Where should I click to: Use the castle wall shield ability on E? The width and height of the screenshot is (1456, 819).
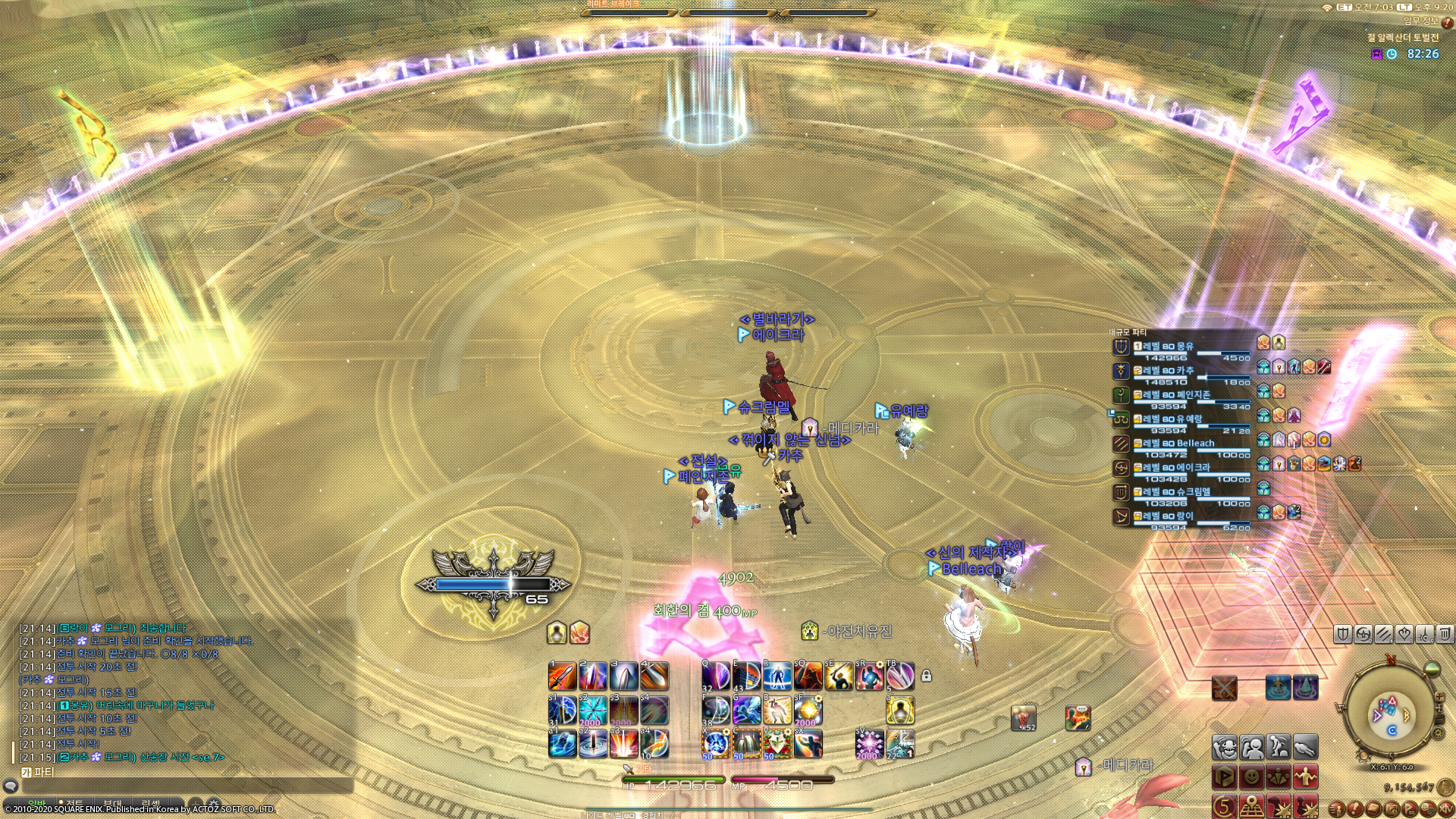click(x=746, y=676)
